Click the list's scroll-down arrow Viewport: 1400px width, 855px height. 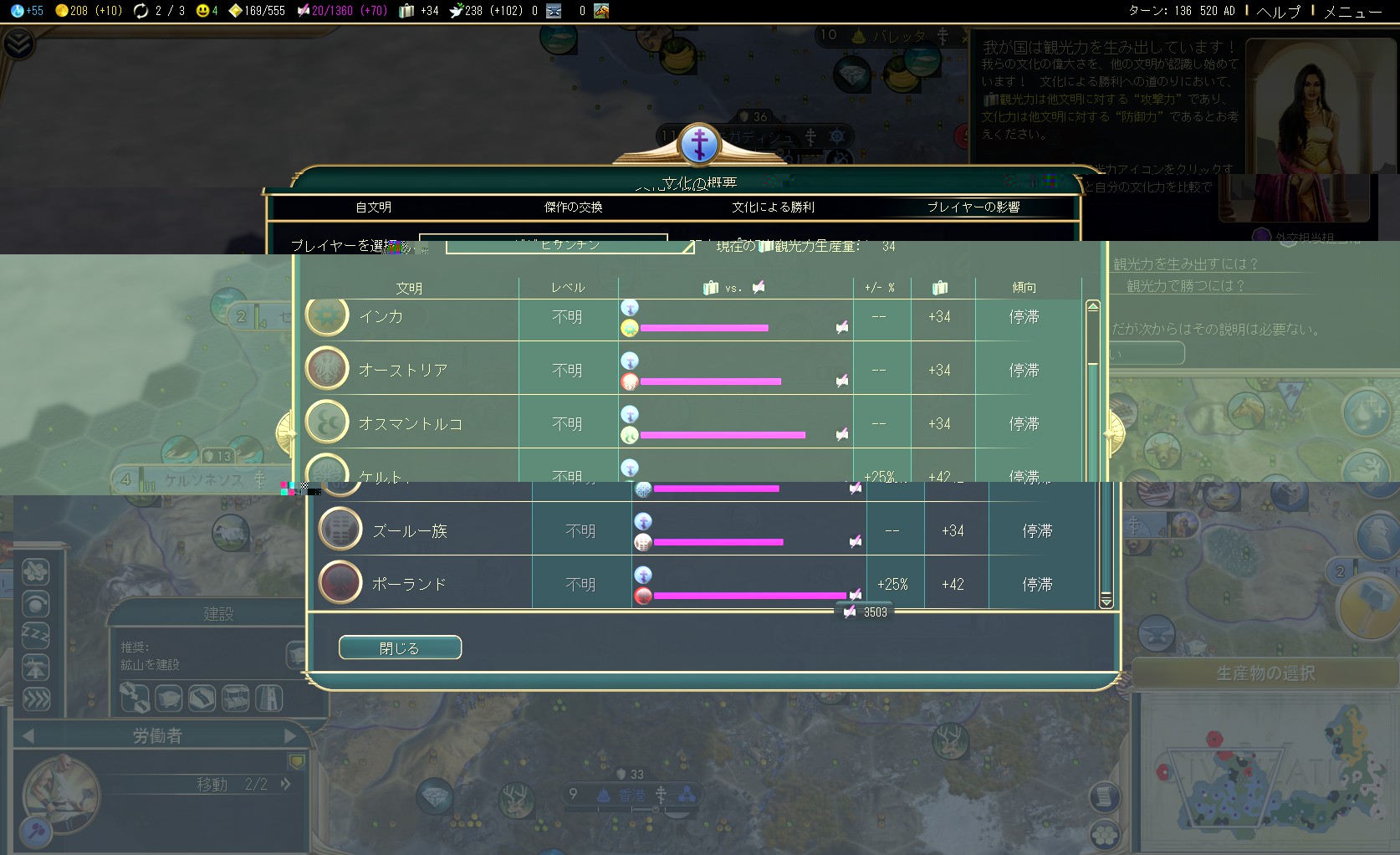tap(1106, 601)
